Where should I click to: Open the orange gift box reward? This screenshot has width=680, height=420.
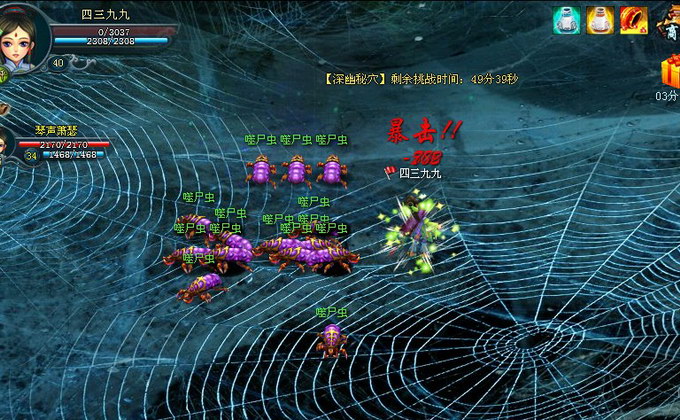(669, 72)
